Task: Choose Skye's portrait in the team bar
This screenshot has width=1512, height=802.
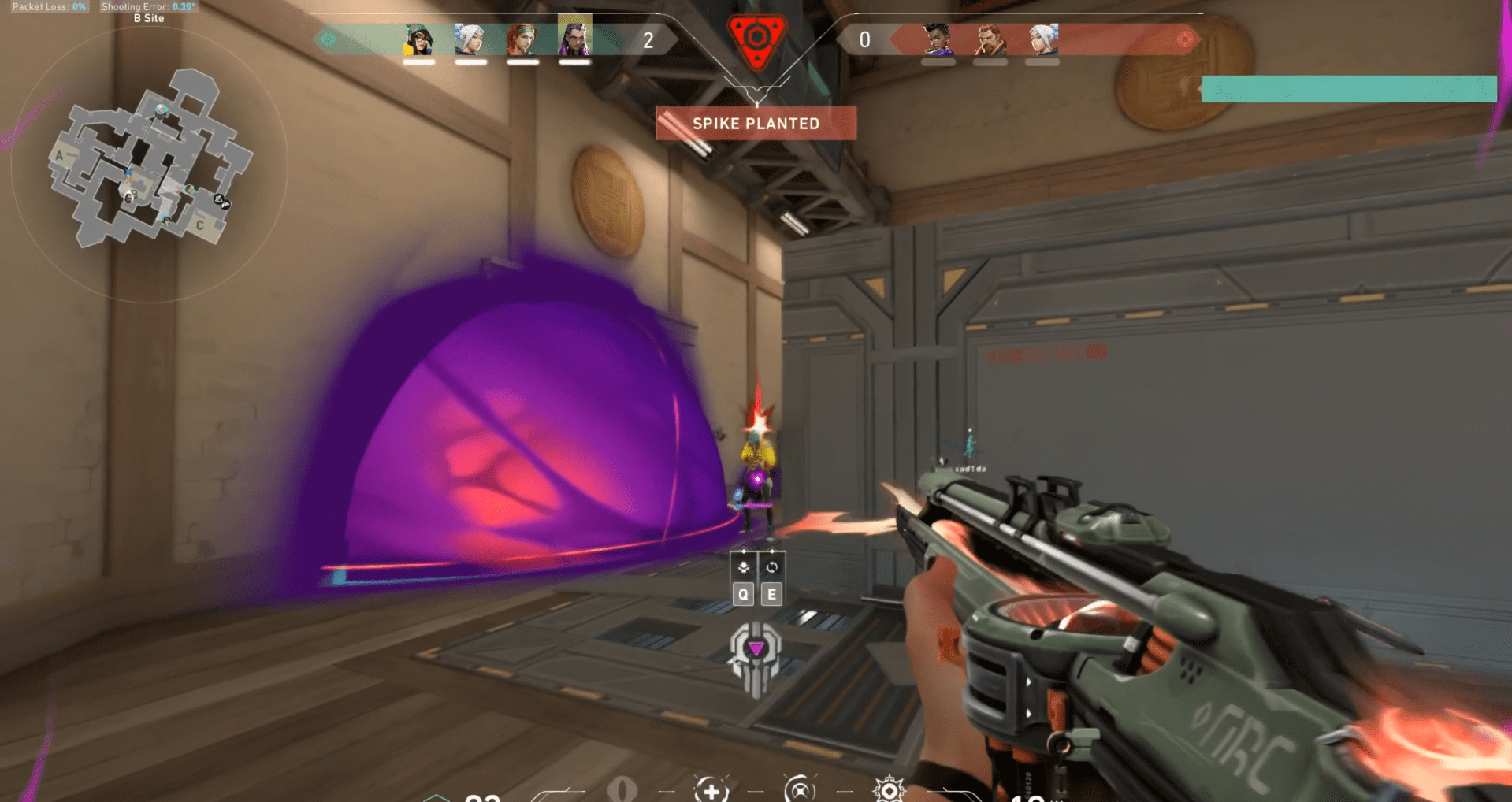Action: pyautogui.click(x=522, y=39)
